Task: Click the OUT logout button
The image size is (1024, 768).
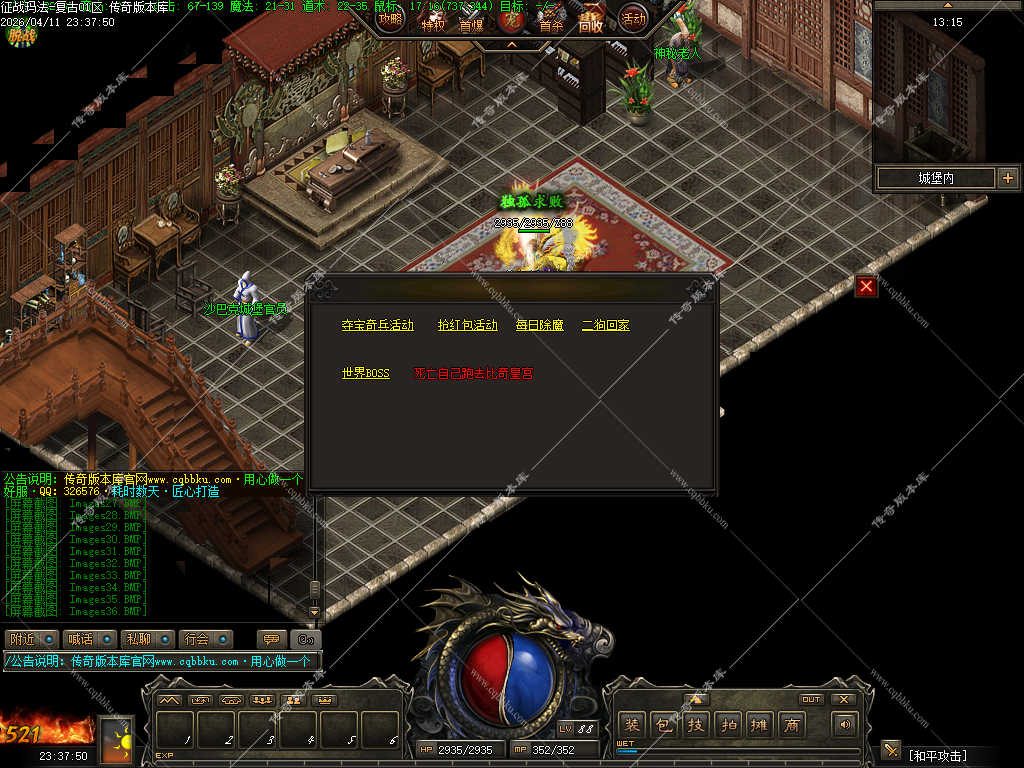Action: [811, 699]
